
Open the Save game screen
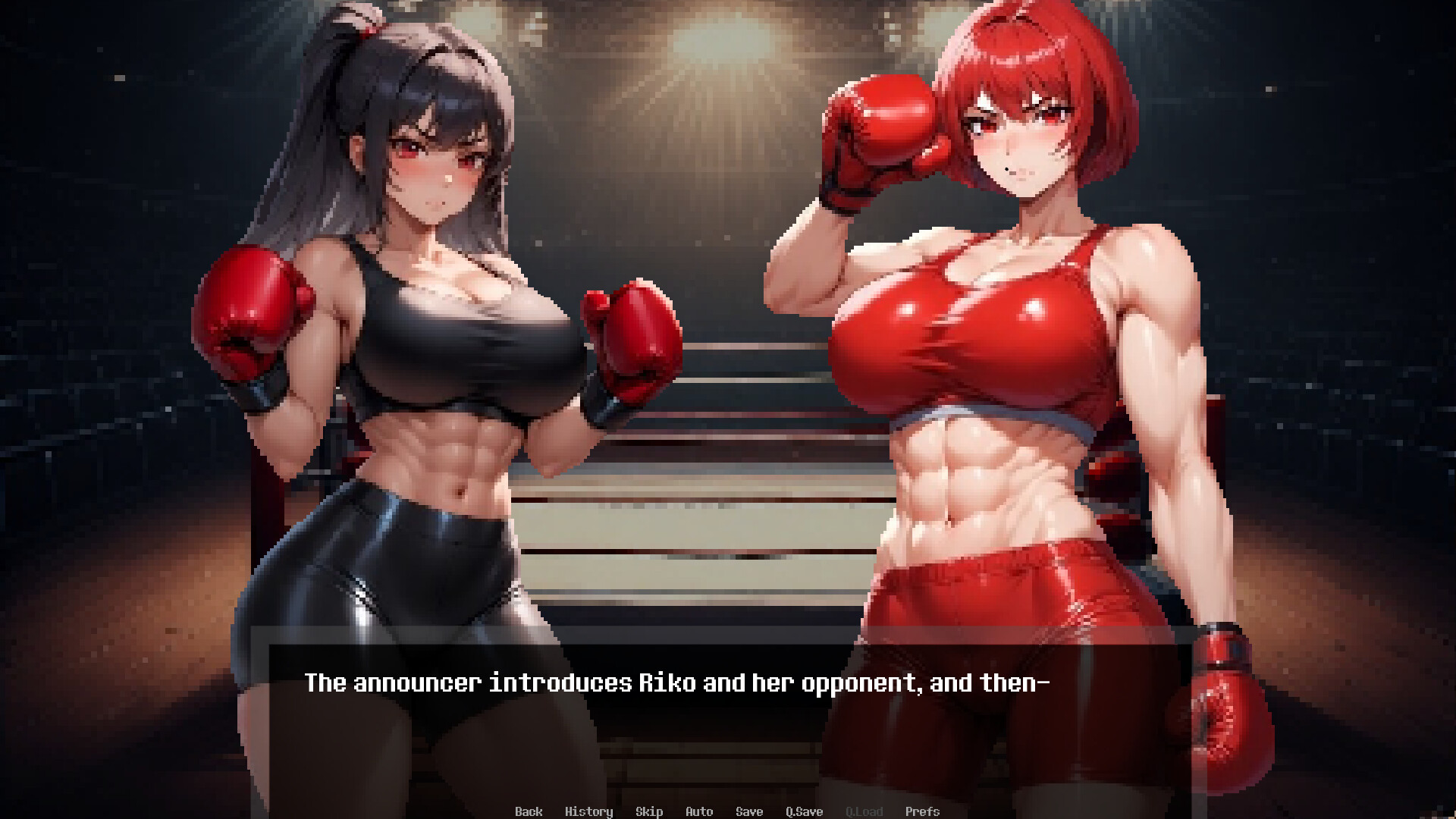748,811
